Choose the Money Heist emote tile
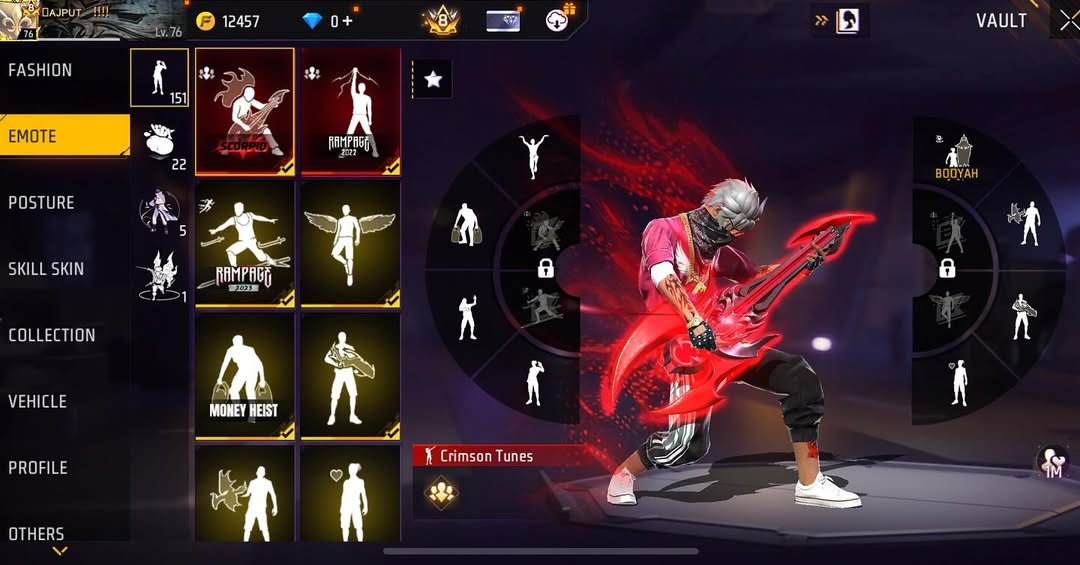Viewport: 1080px width, 565px height. pyautogui.click(x=245, y=376)
